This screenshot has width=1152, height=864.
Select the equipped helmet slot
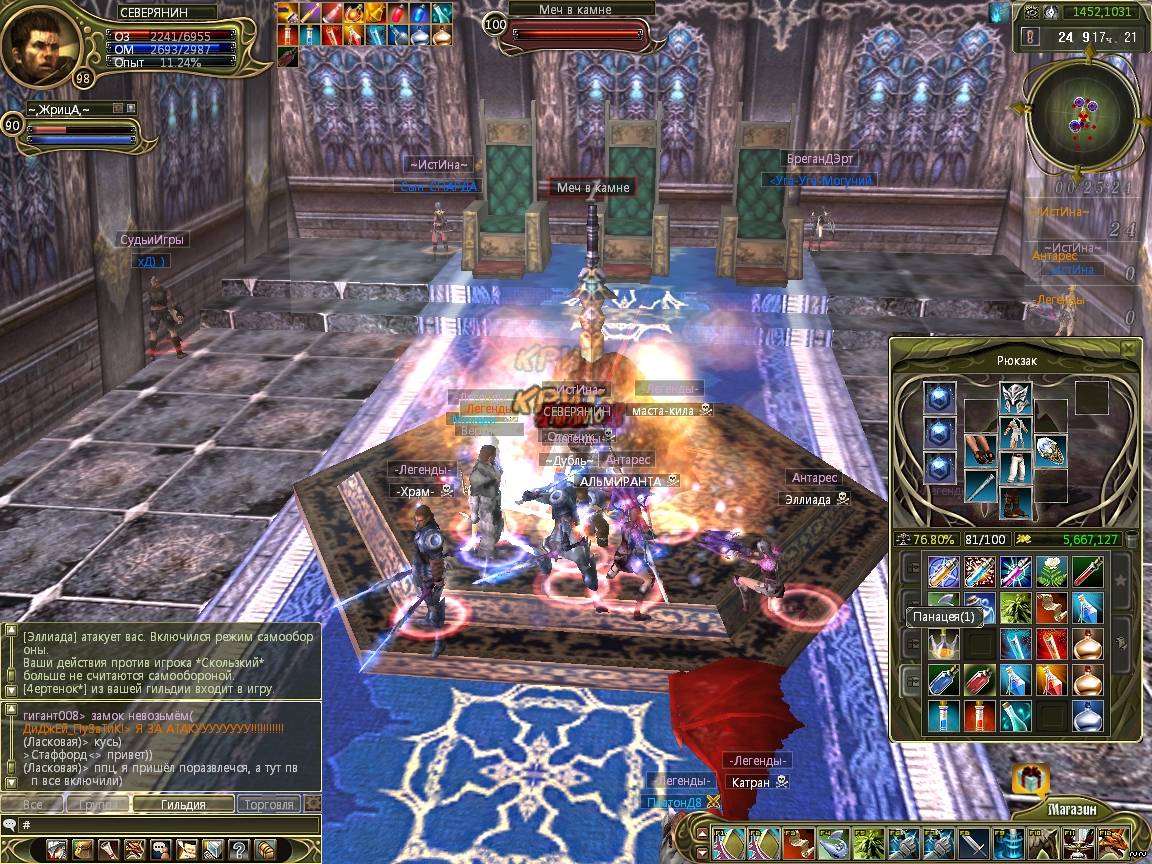coord(1015,399)
